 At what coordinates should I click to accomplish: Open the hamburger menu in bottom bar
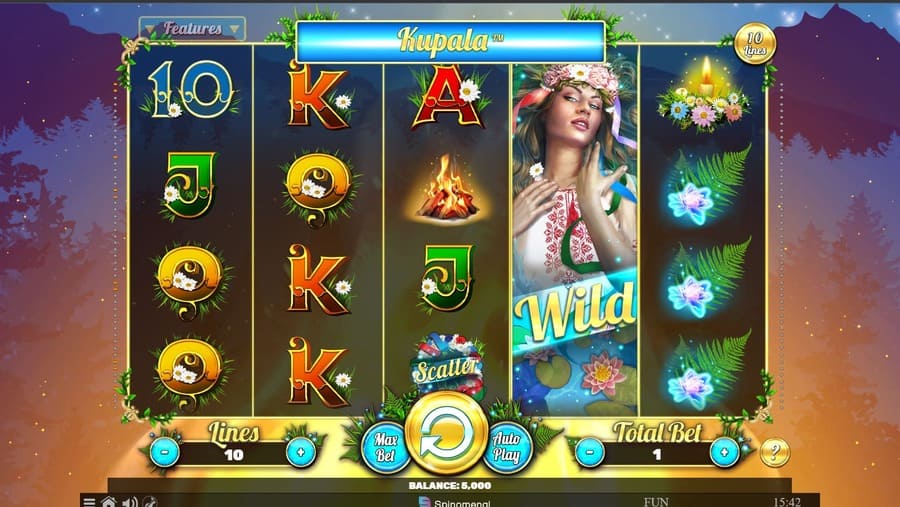(90, 500)
